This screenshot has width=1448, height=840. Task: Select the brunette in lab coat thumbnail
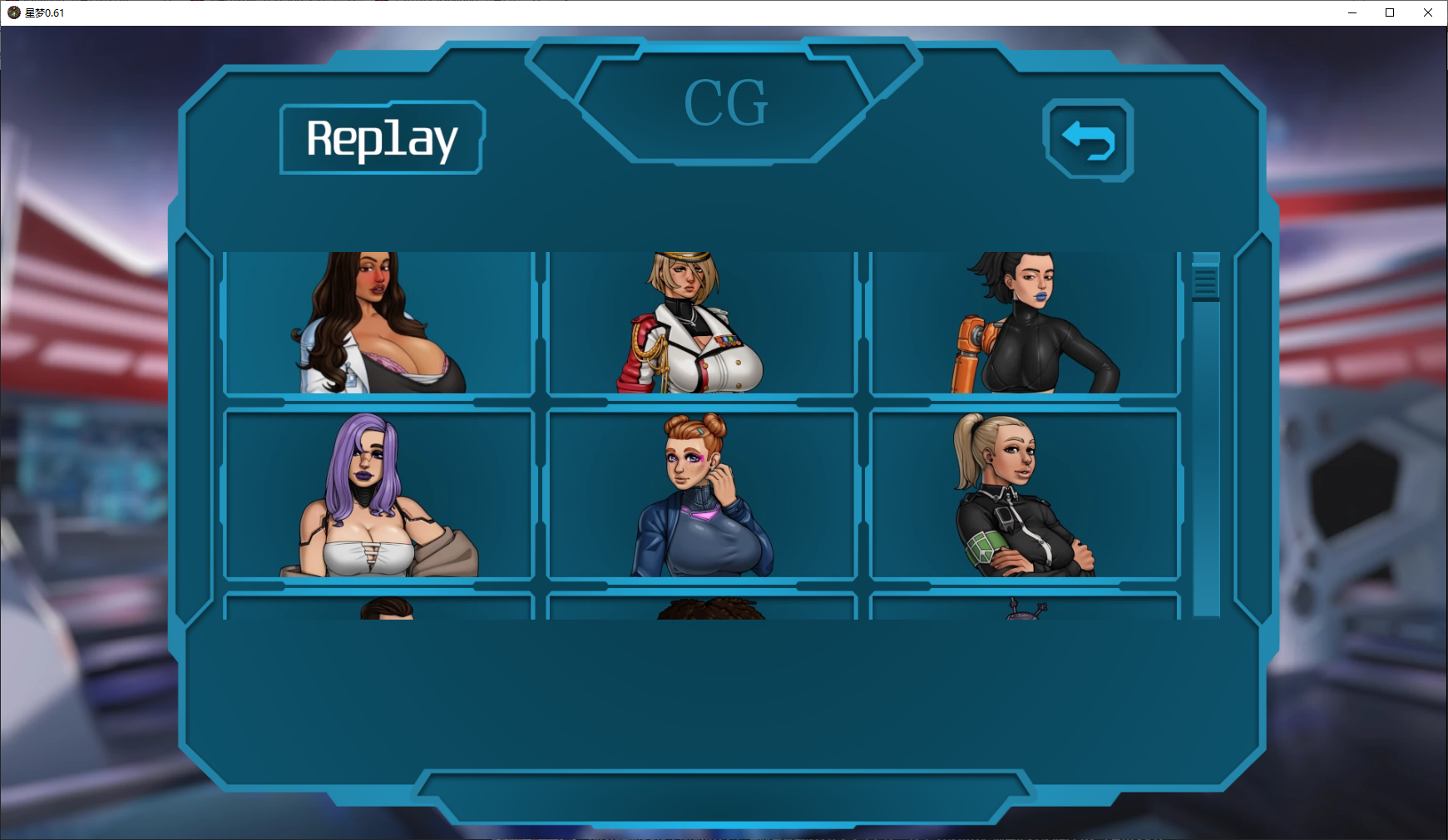tap(379, 323)
